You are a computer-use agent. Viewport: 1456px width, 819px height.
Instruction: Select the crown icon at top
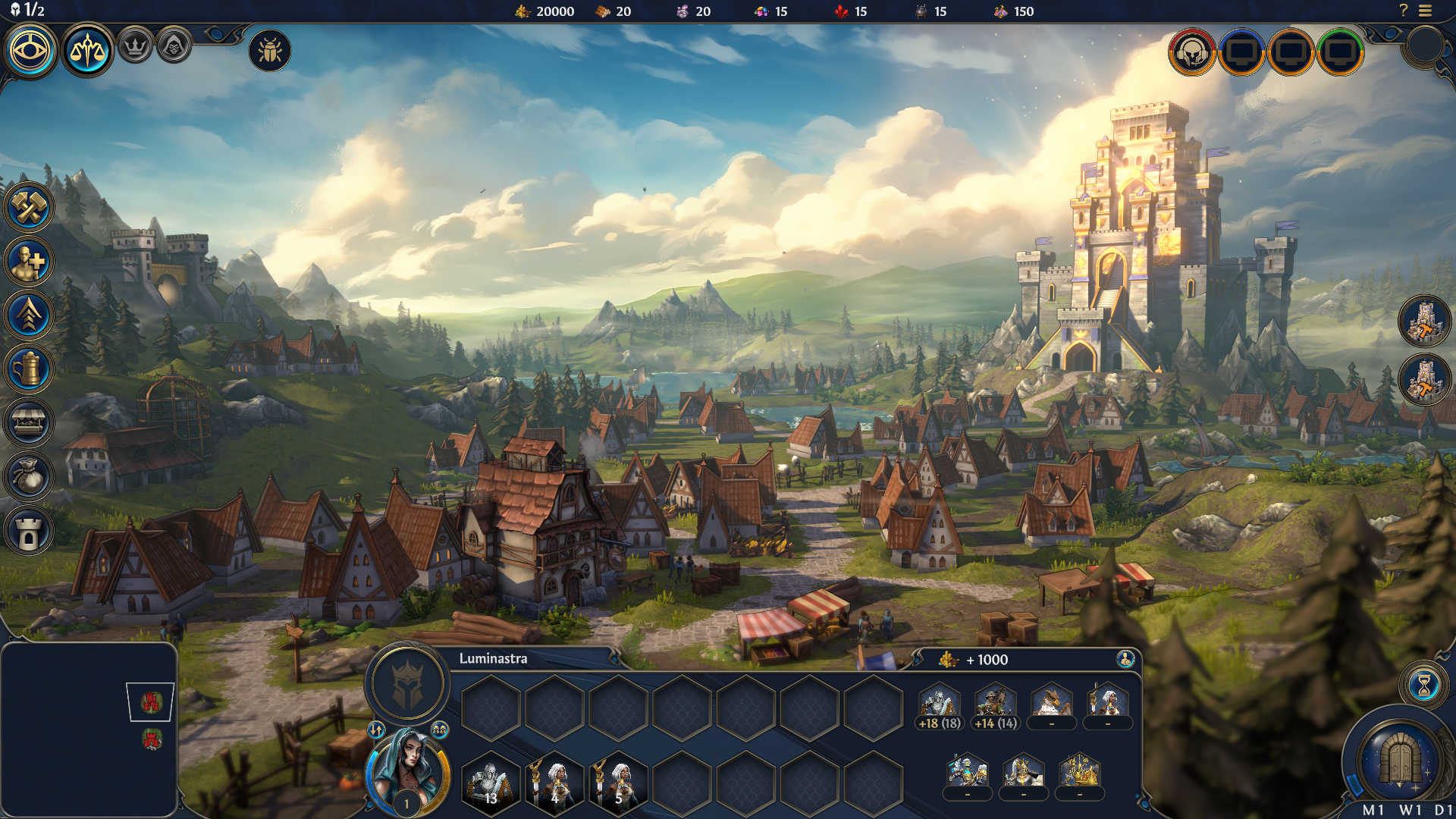136,47
